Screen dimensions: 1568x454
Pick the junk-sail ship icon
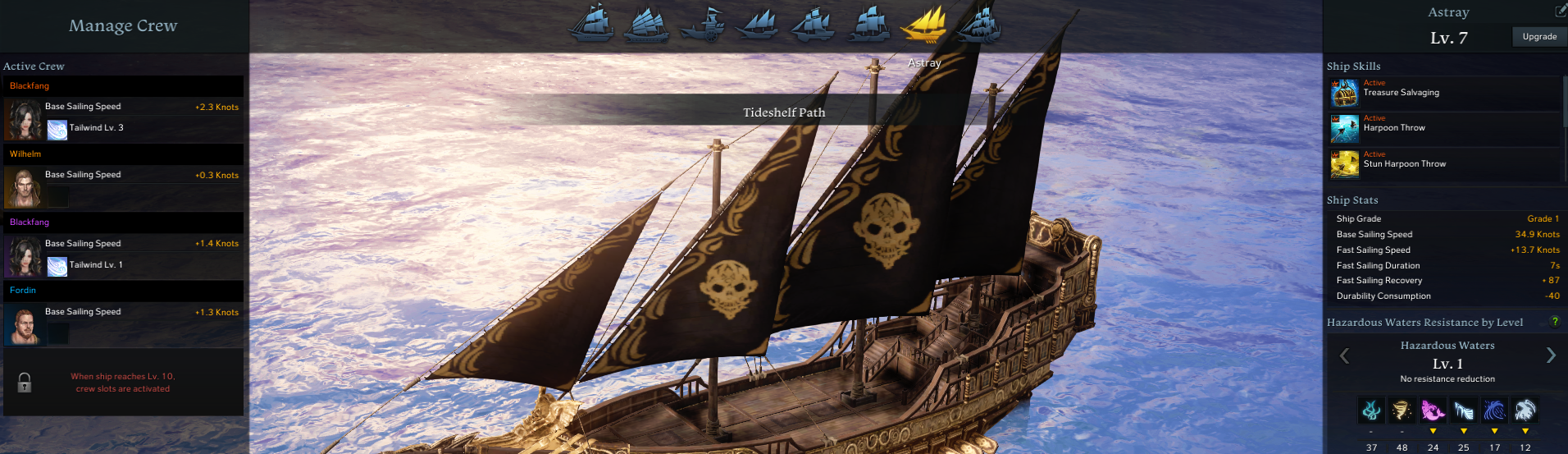[x=646, y=23]
